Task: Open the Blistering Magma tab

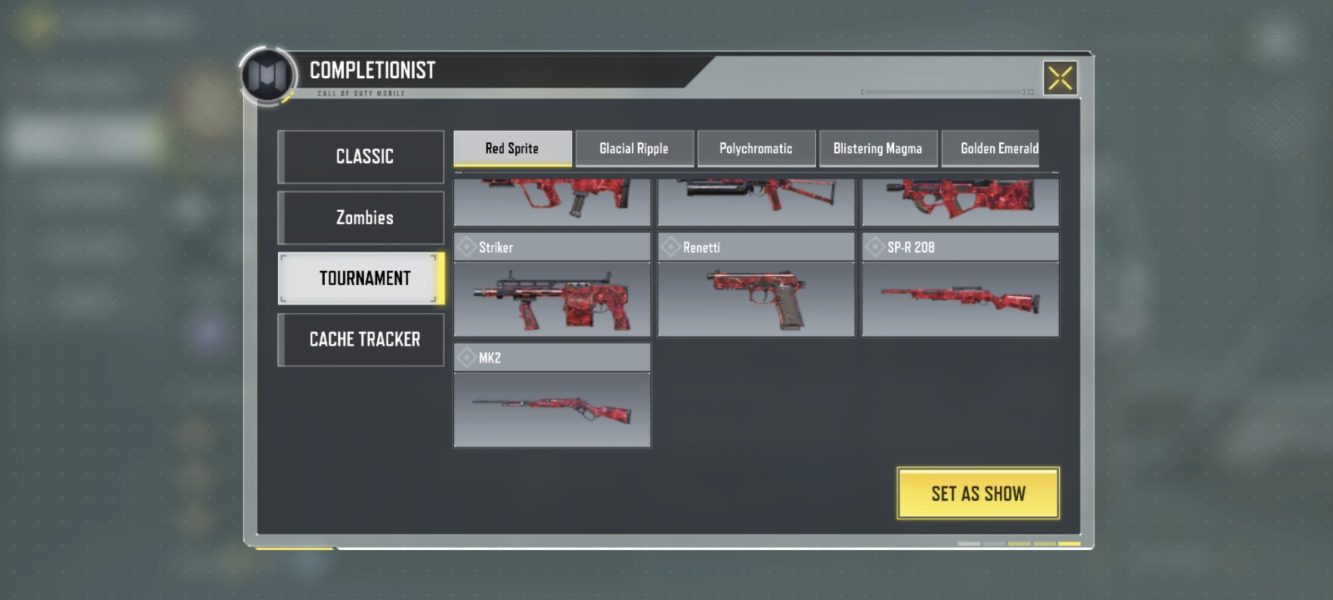Action: pos(878,149)
